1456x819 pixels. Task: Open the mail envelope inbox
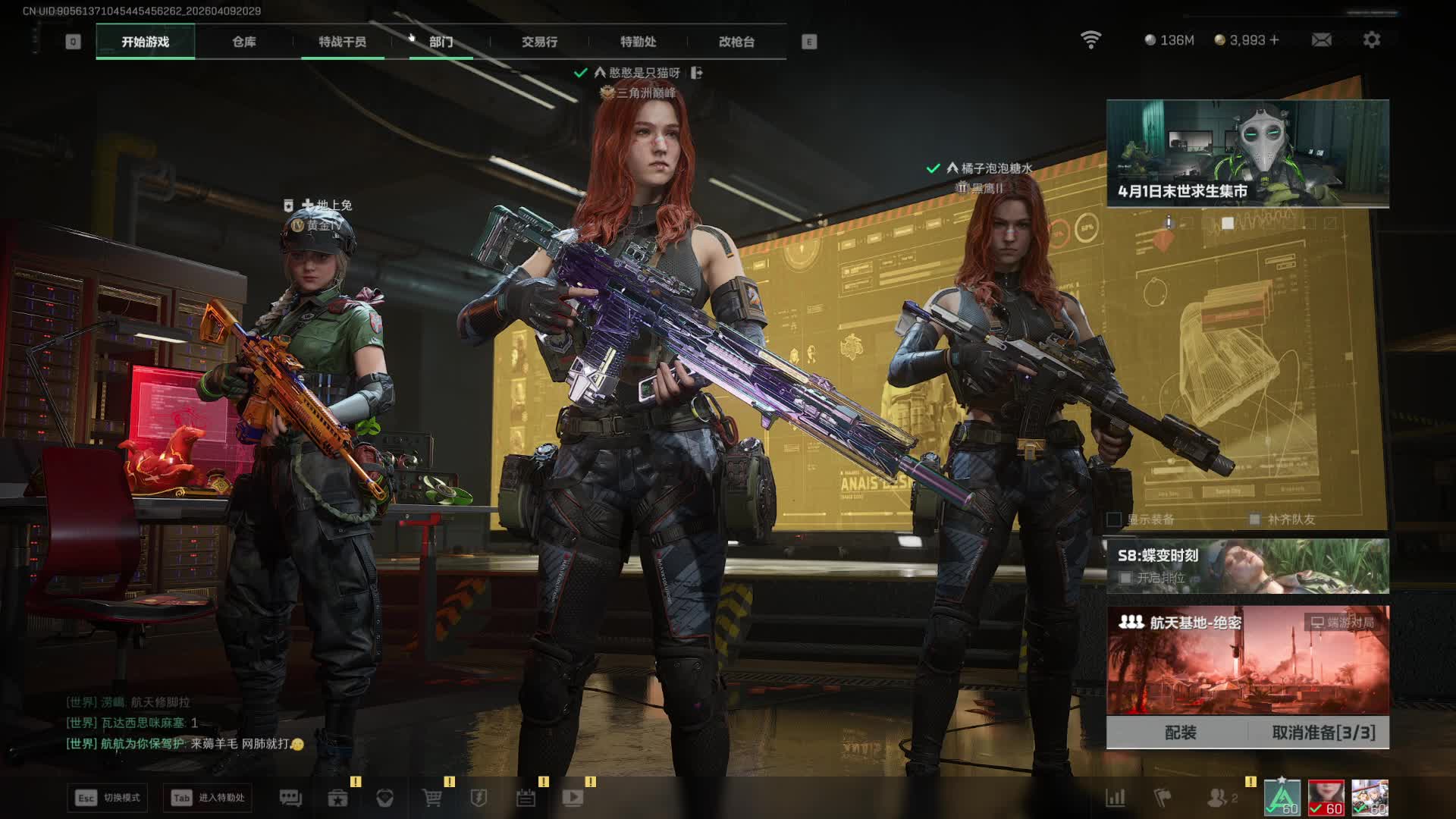click(1321, 39)
